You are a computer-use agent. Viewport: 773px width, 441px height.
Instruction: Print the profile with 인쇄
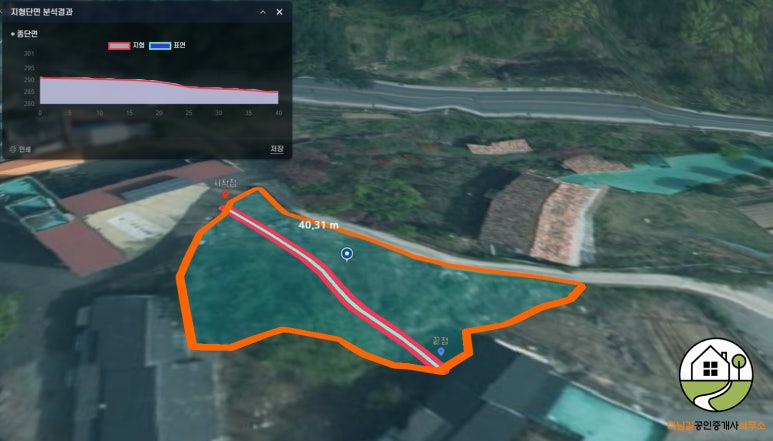tap(20, 149)
